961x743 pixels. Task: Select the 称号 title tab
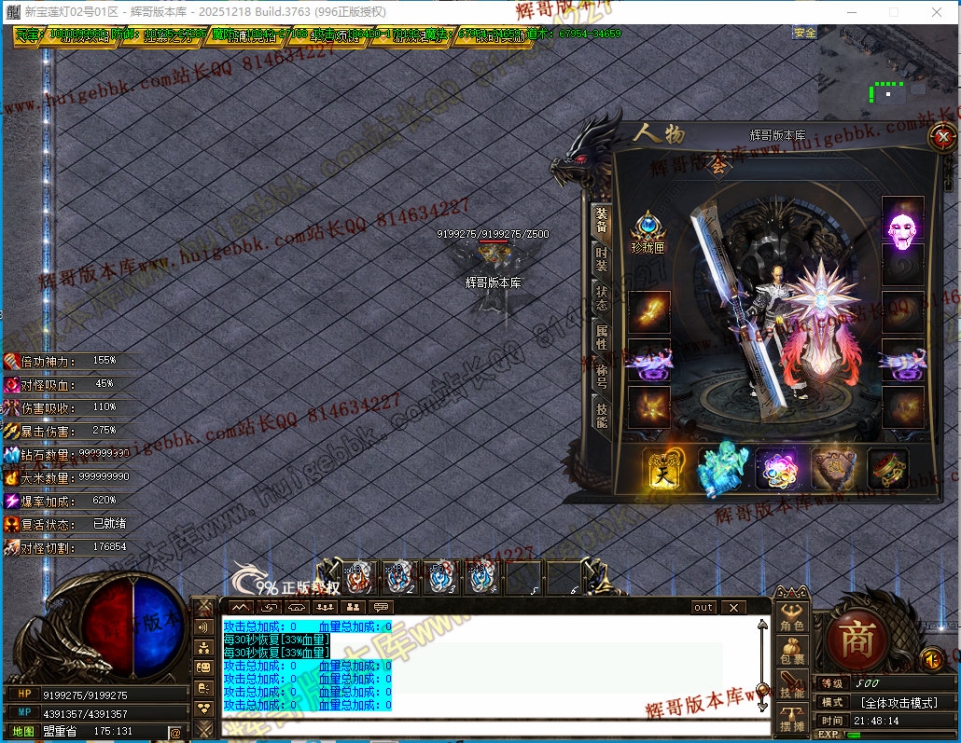[x=601, y=375]
